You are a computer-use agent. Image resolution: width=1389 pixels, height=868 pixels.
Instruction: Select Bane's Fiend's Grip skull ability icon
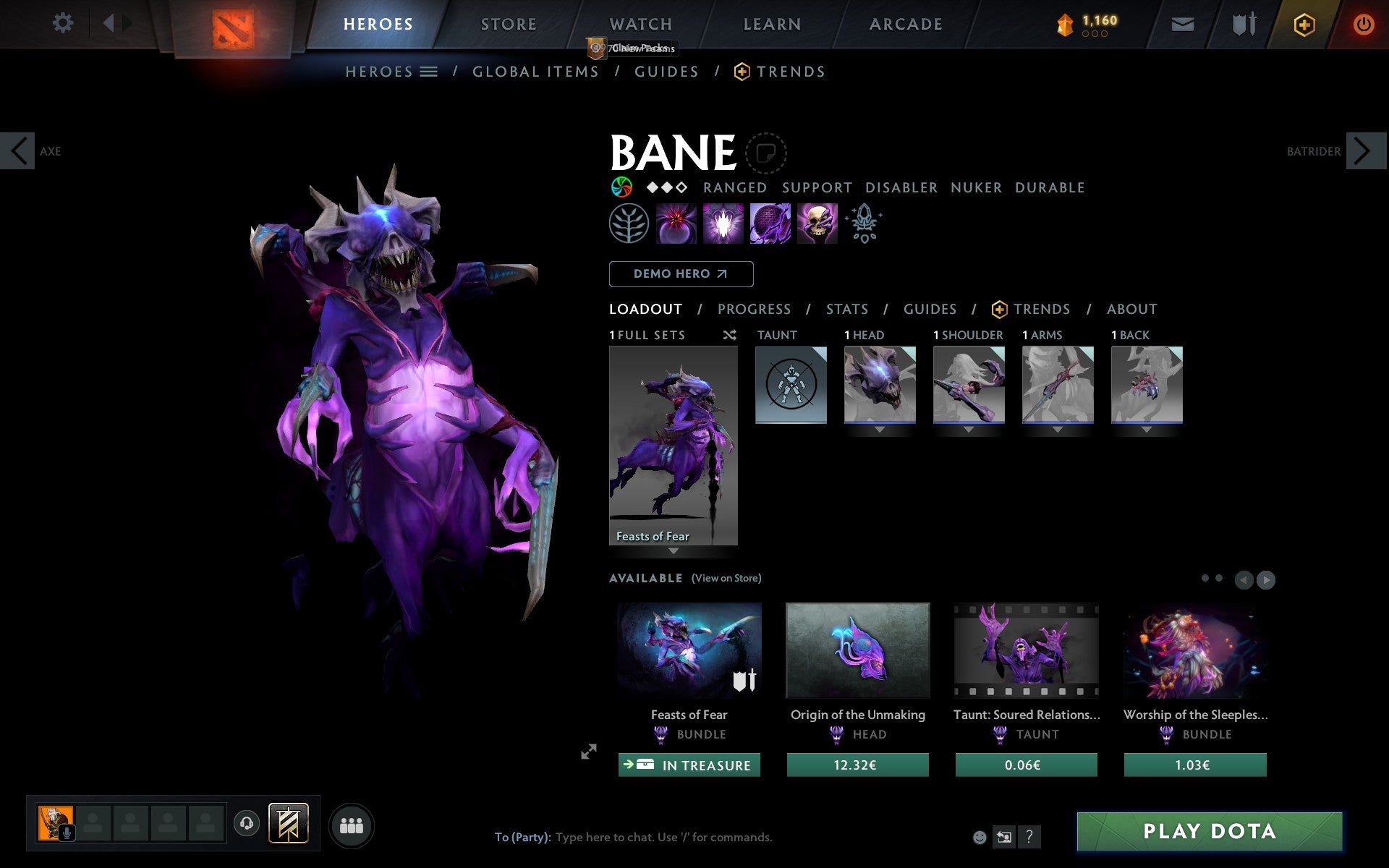817,224
